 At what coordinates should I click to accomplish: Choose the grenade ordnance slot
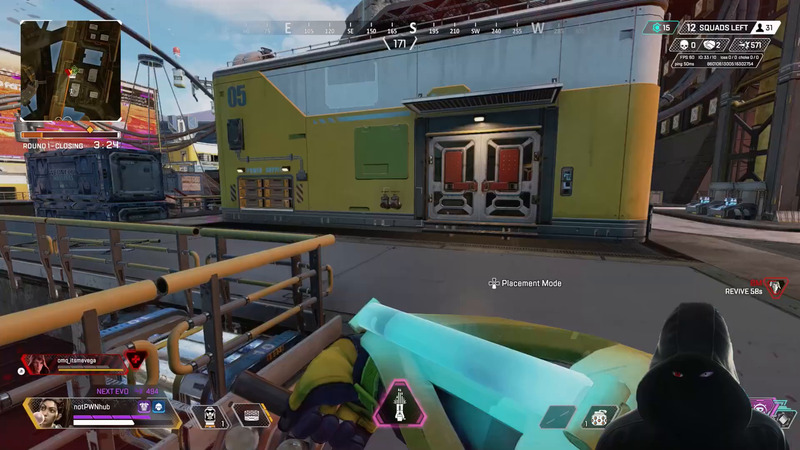point(602,417)
